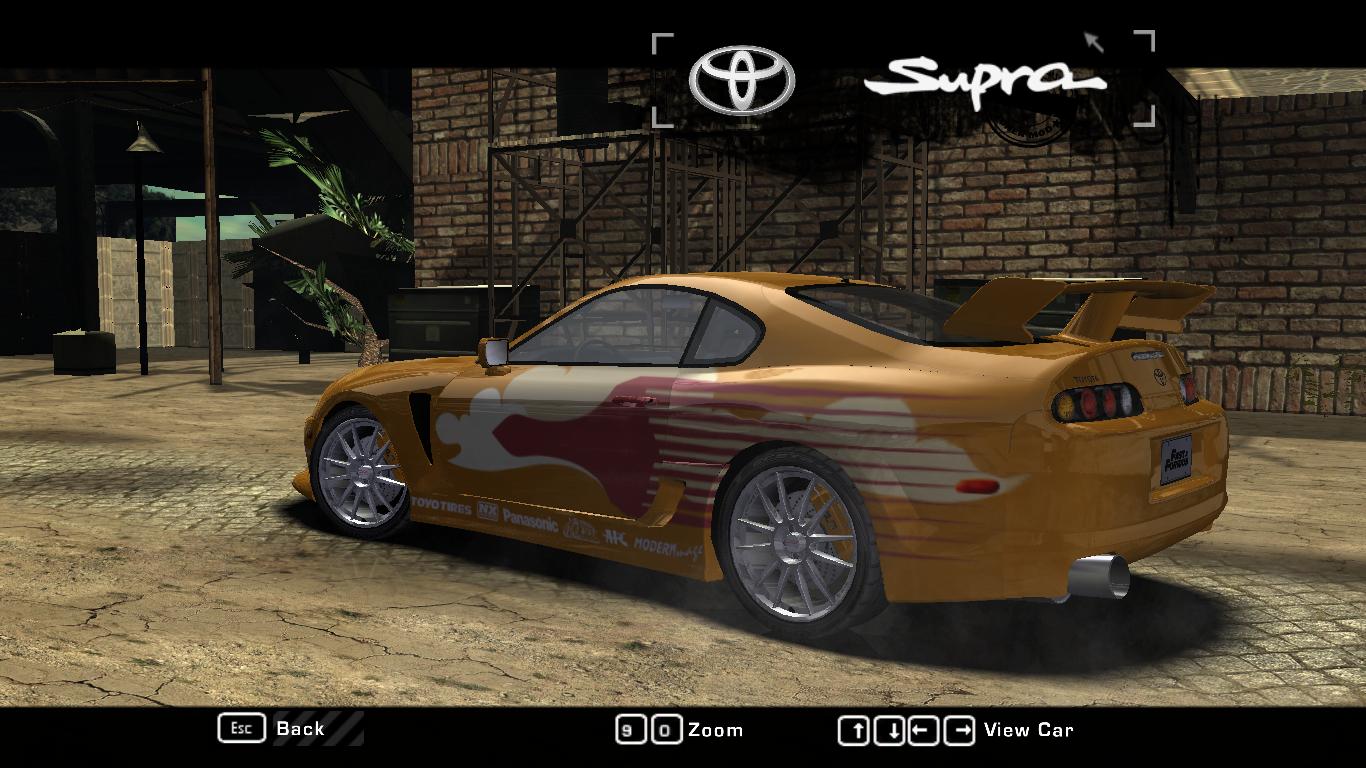Click the View Car label
1366x768 pixels.
coord(1029,729)
